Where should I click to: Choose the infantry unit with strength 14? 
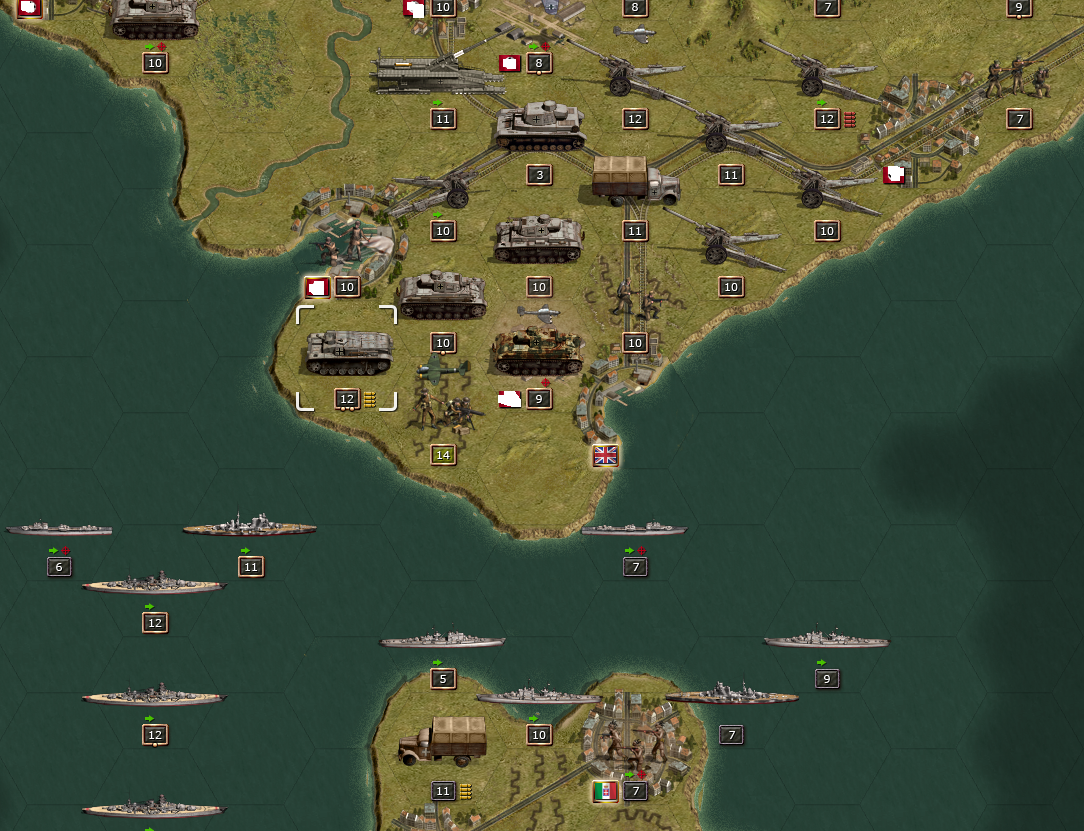pyautogui.click(x=443, y=409)
